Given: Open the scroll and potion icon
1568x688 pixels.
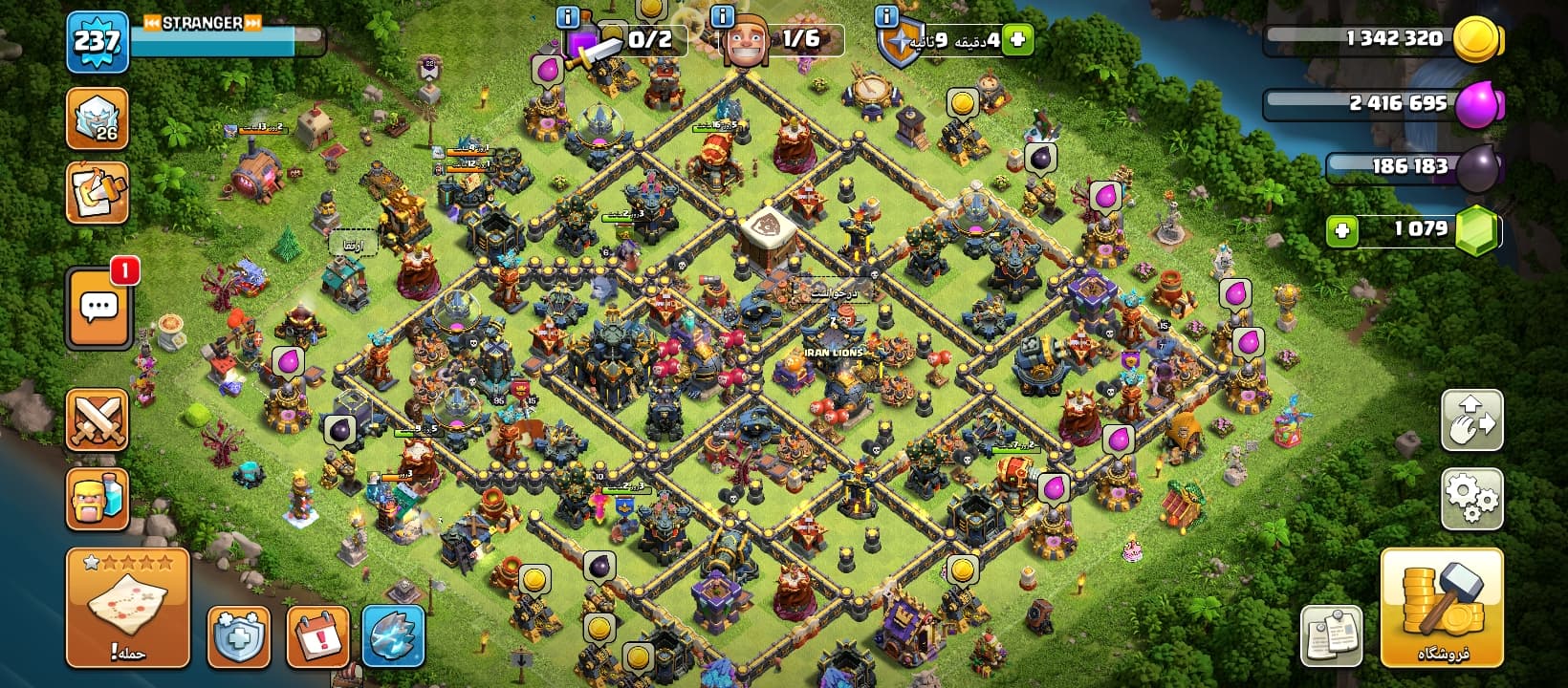Looking at the screenshot, I should point(97,192).
